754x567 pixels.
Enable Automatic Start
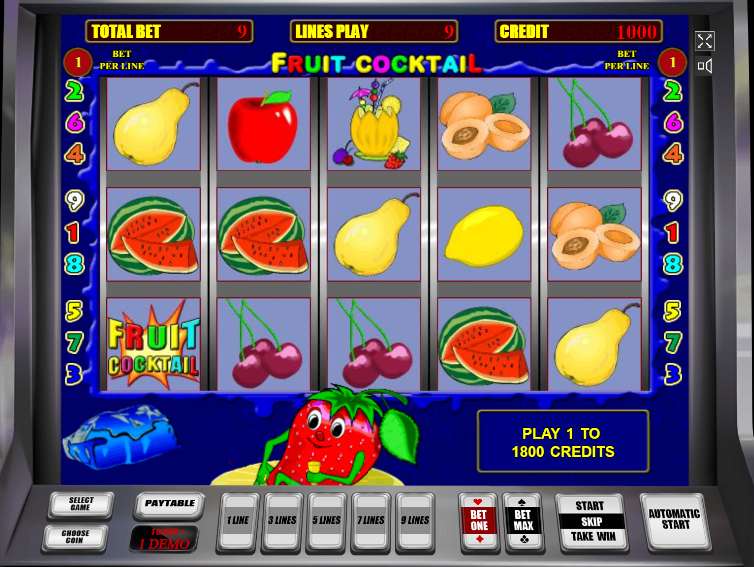[675, 520]
